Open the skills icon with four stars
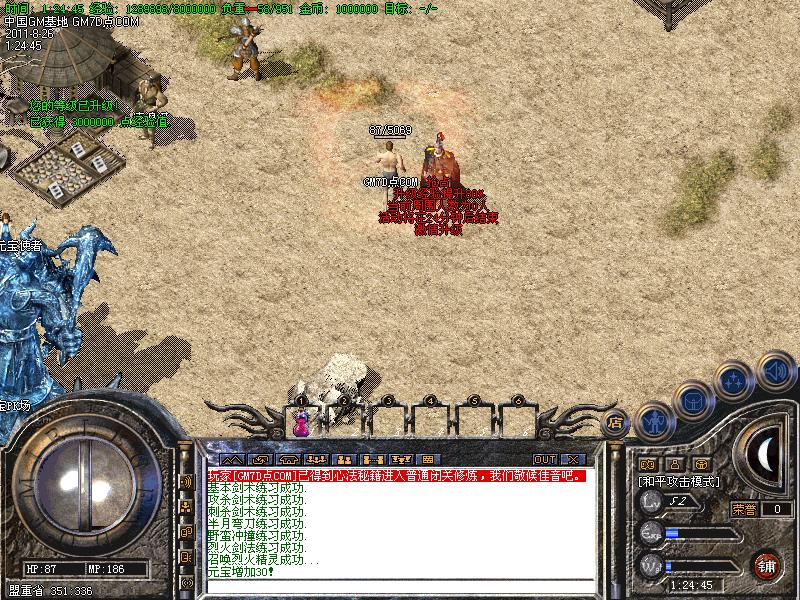Viewport: 800px width, 600px height. point(734,380)
